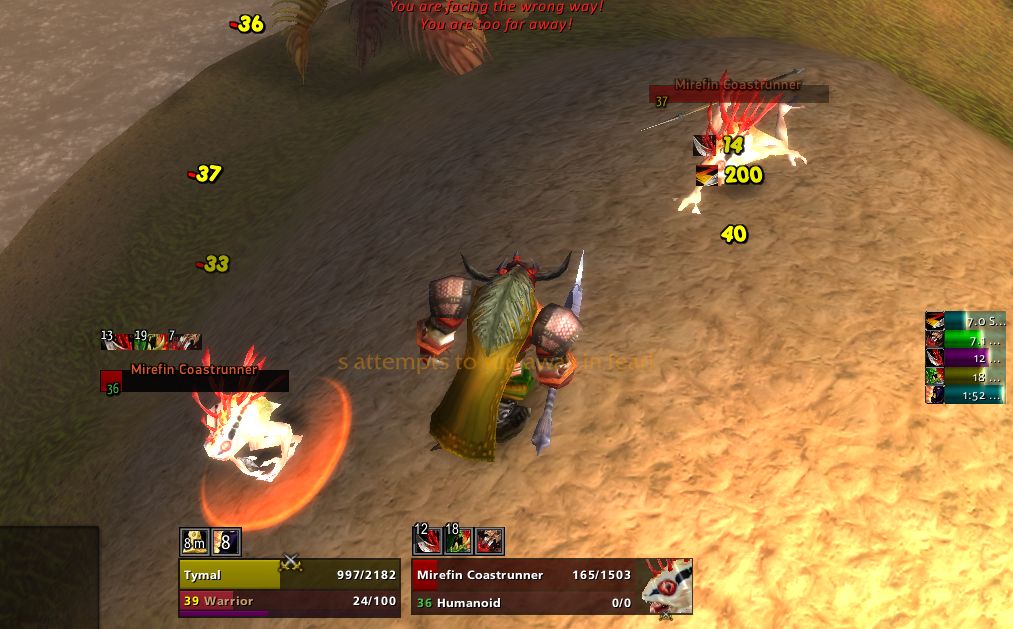This screenshot has height=629, width=1013.
Task: Click the target debuff icon showing 12
Action: [426, 541]
